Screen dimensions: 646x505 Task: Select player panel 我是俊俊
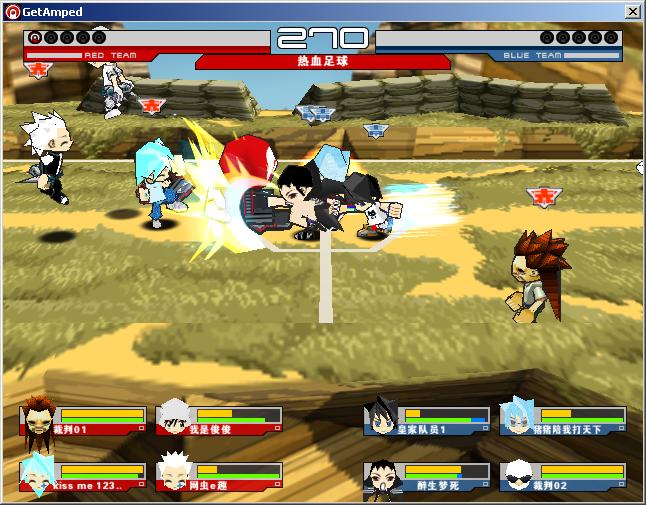(x=219, y=419)
